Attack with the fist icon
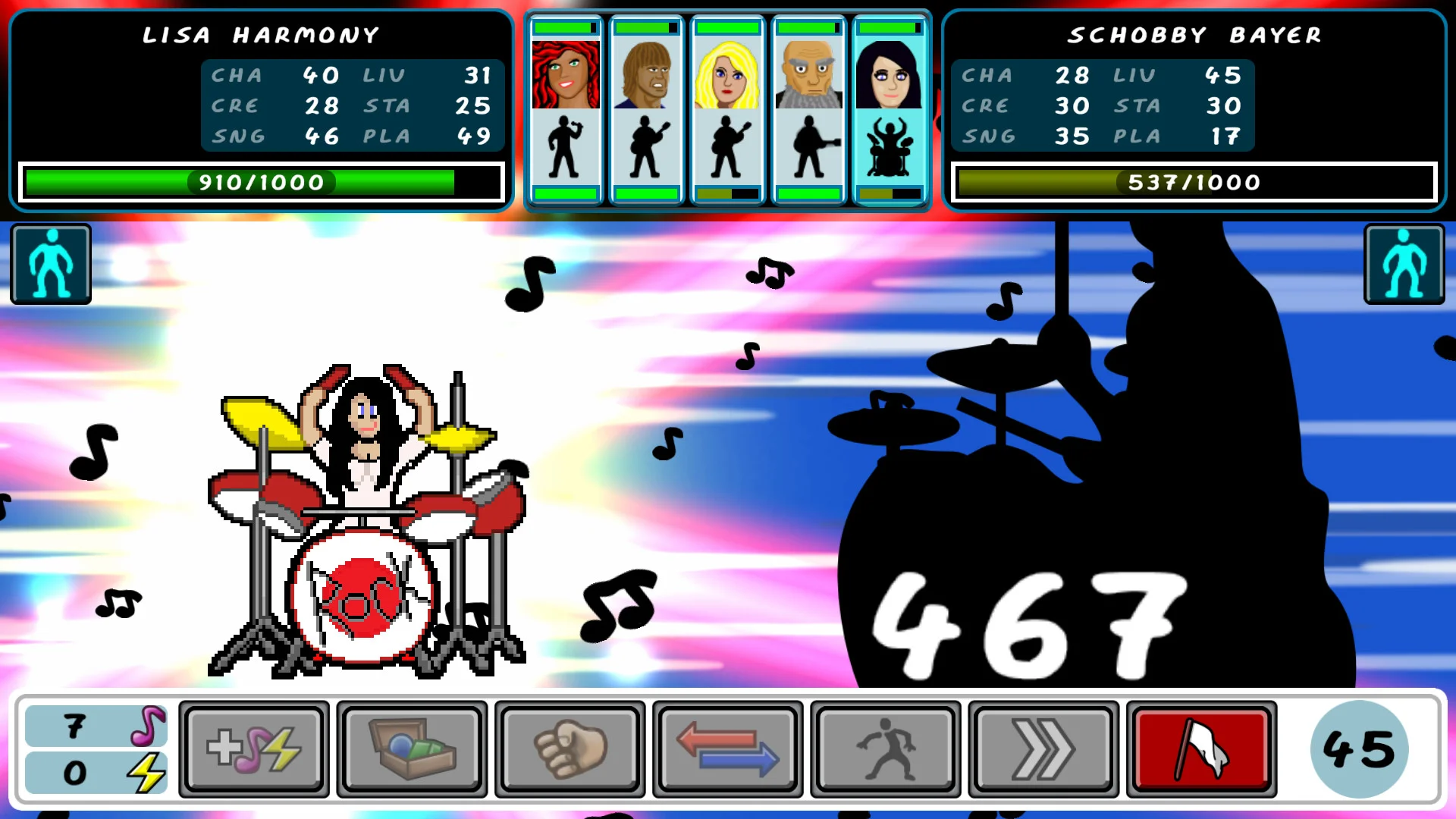The image size is (1456, 819). 570,748
